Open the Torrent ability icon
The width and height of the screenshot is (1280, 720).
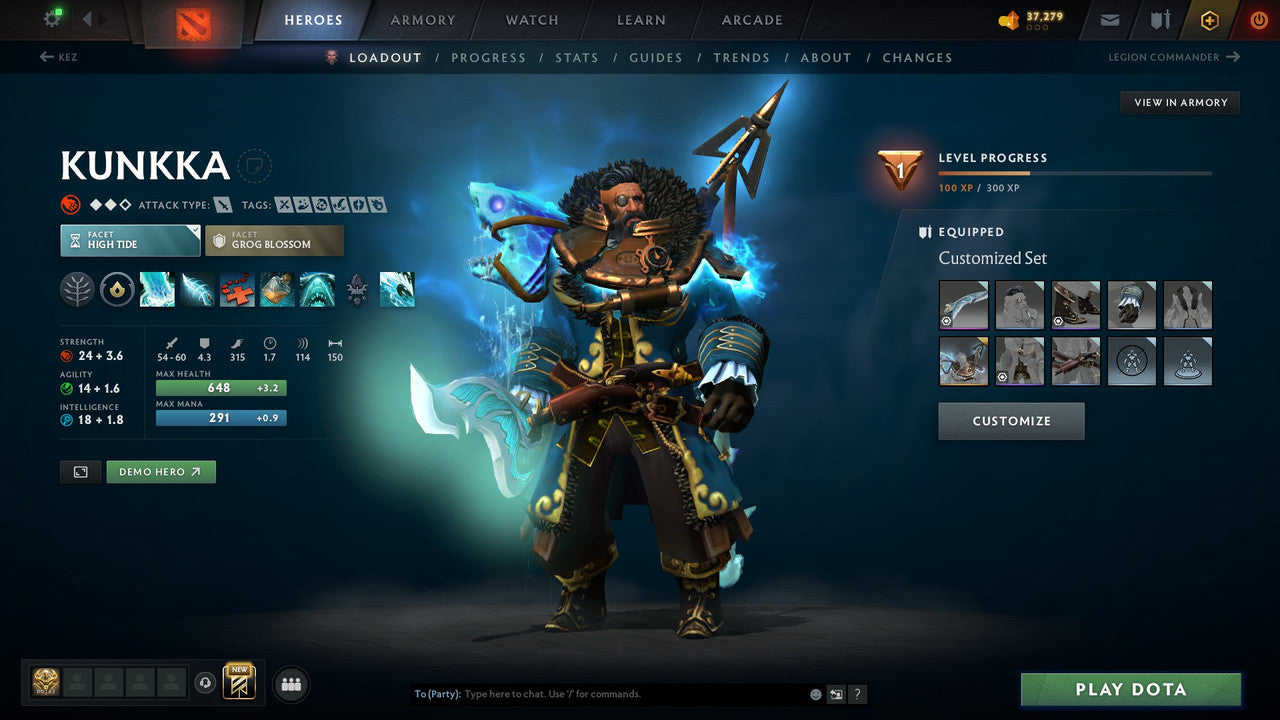(x=157, y=290)
